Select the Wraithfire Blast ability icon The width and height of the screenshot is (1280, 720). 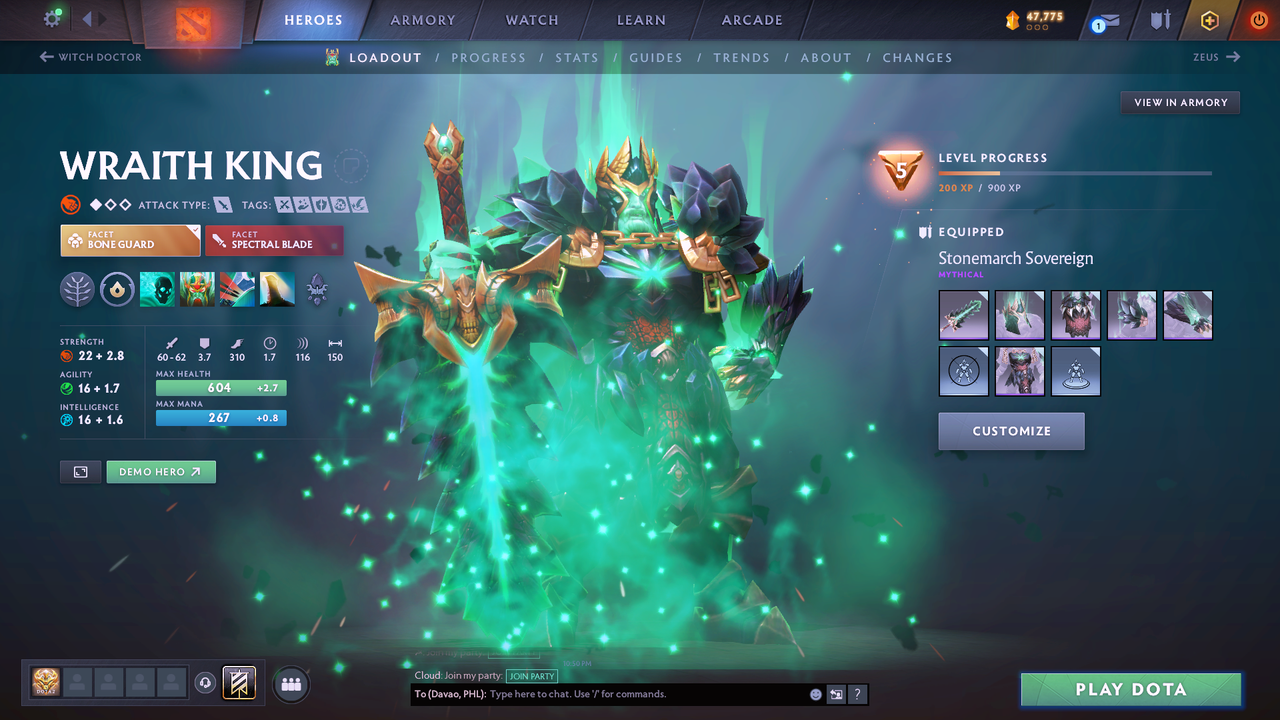pos(157,289)
